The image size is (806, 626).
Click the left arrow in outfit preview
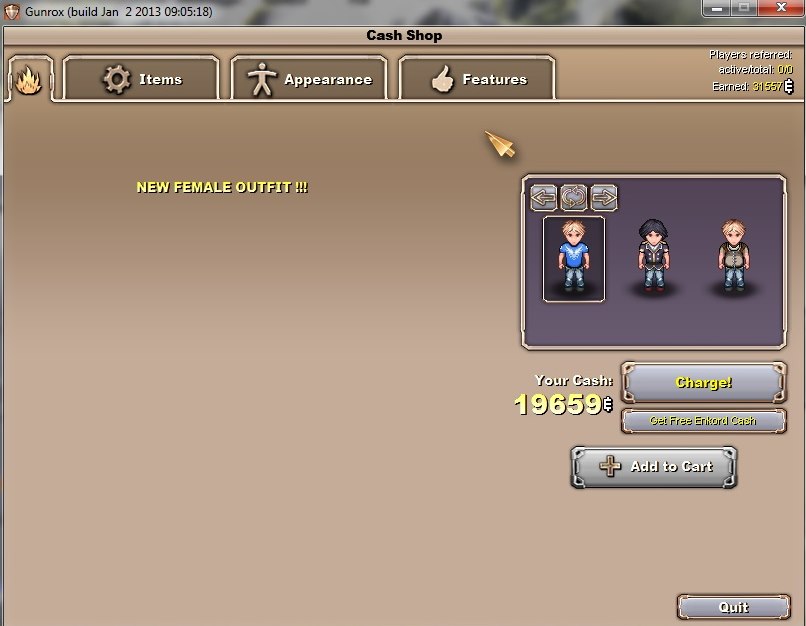(544, 197)
